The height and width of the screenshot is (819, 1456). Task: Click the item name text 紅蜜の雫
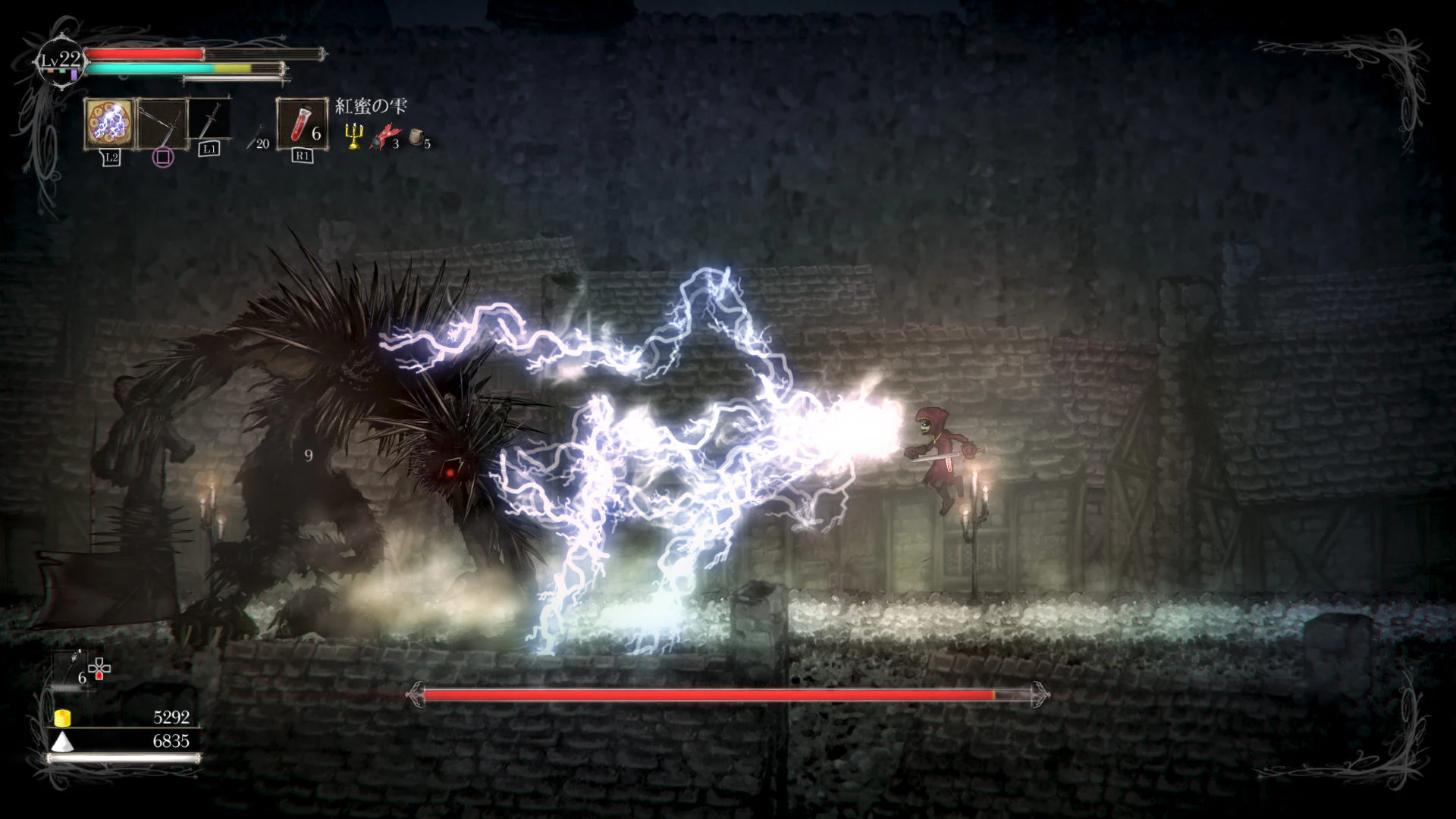point(372,106)
